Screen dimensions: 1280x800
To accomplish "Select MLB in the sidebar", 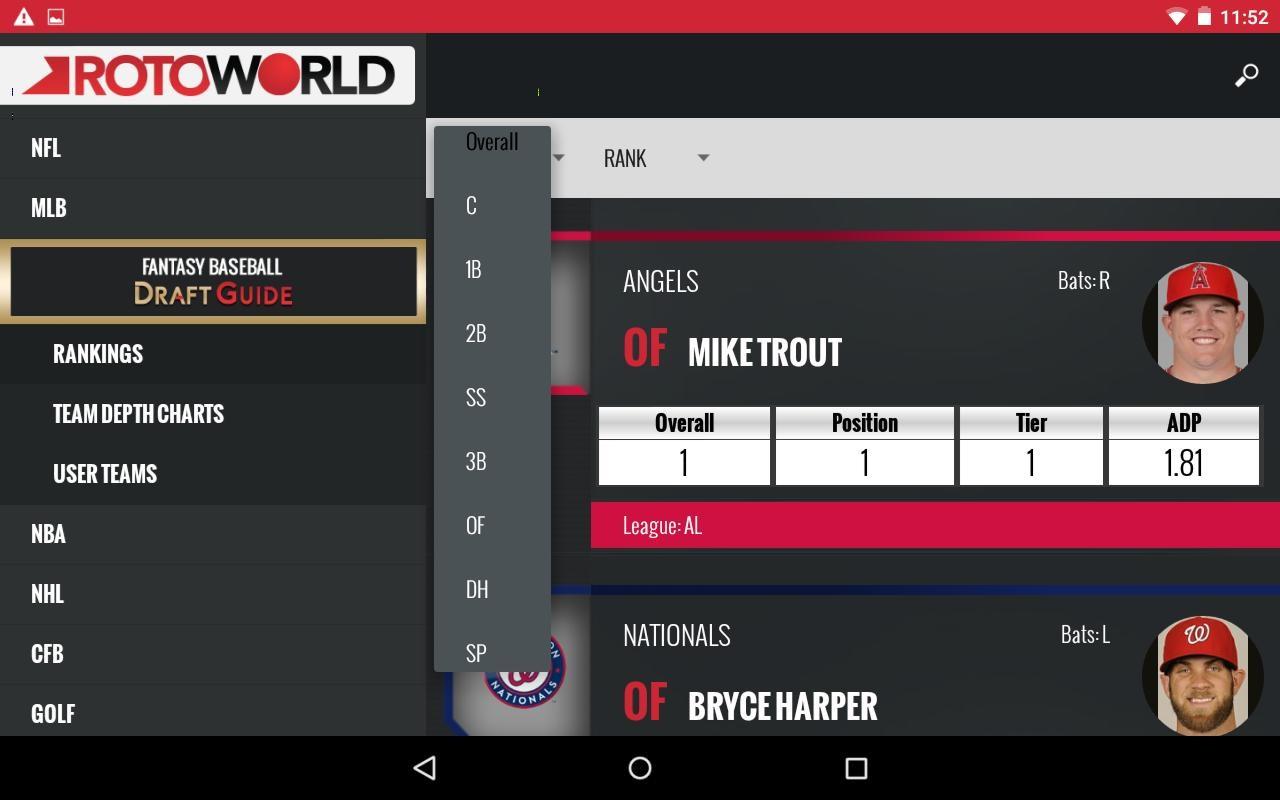I will coord(48,208).
